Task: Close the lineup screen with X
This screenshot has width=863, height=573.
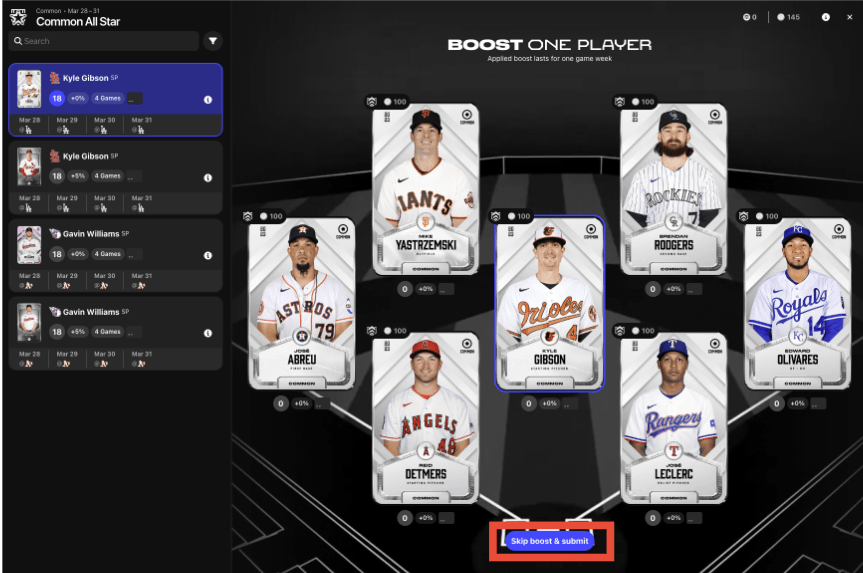Action: coord(849,17)
